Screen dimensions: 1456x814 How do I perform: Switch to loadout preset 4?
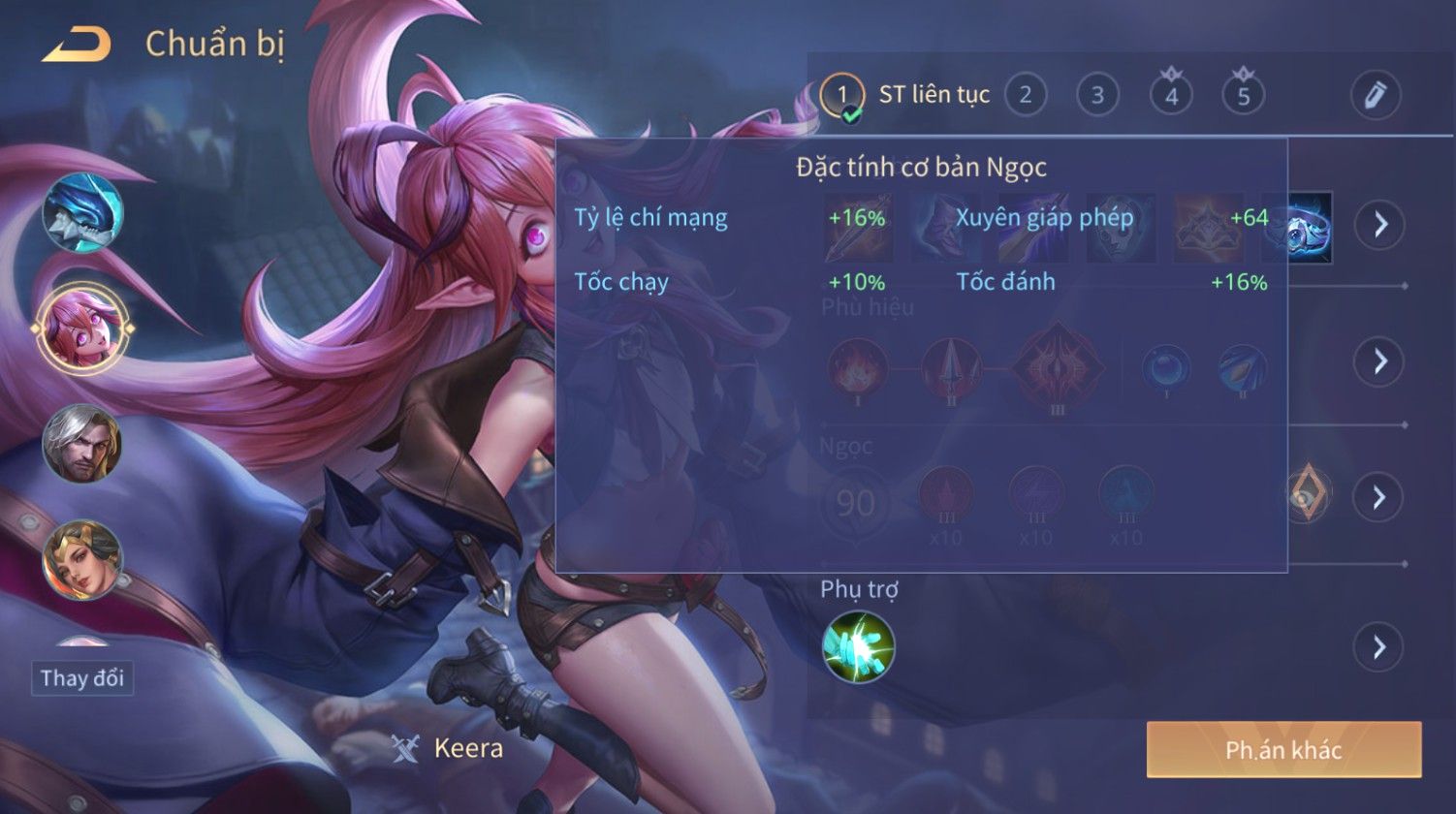pyautogui.click(x=1171, y=95)
